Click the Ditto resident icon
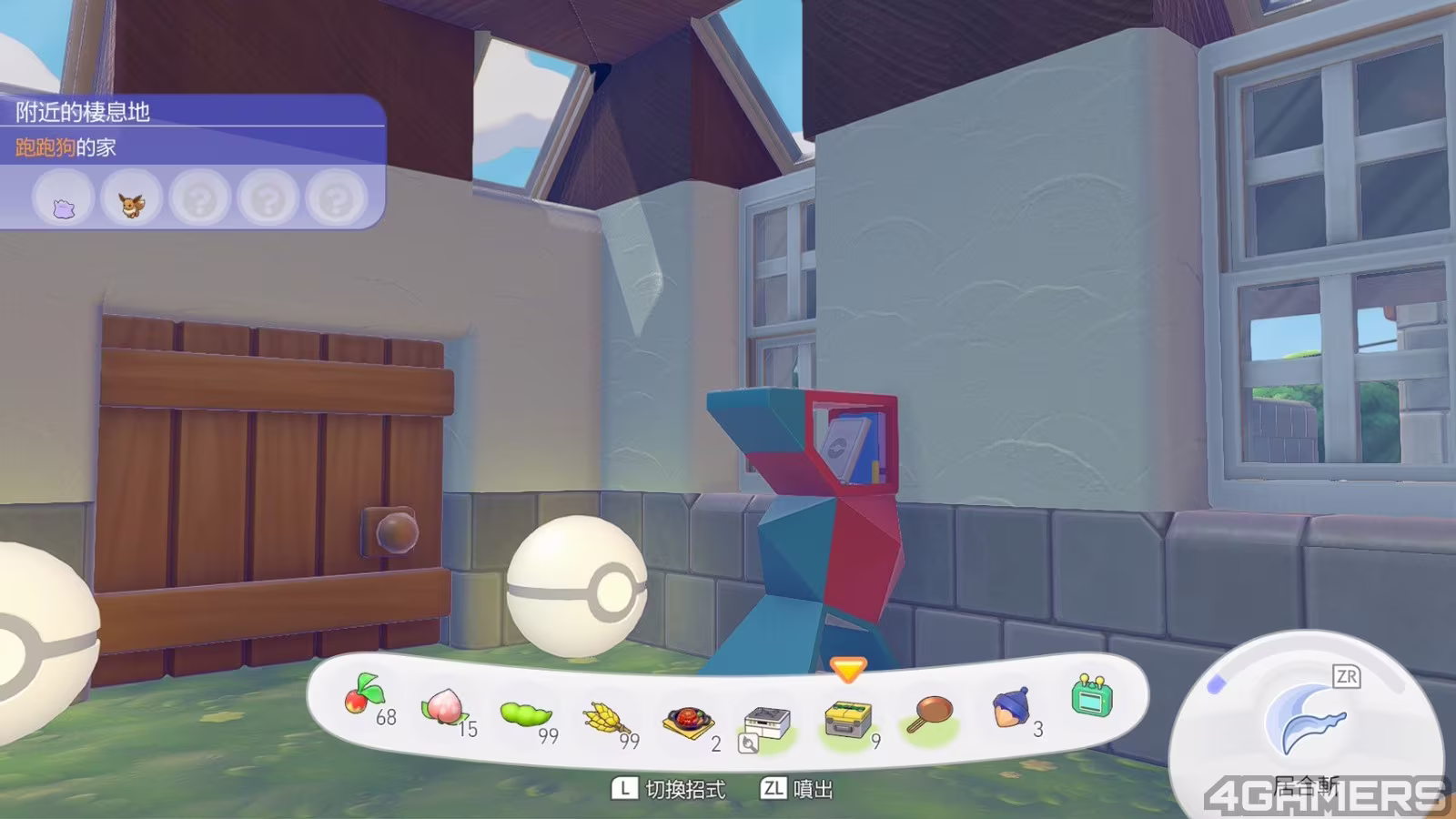 (63, 199)
